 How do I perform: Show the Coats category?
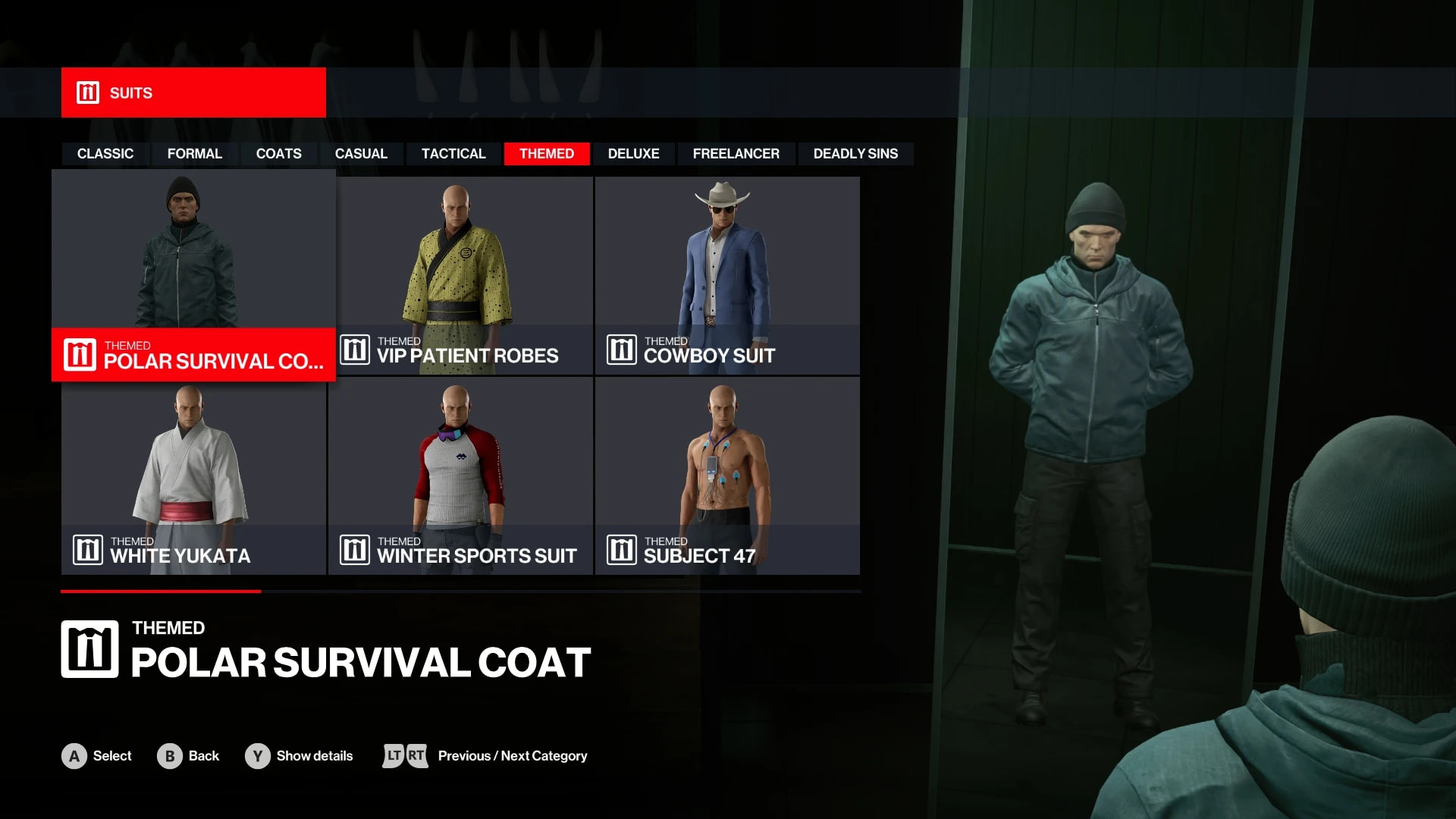278,154
